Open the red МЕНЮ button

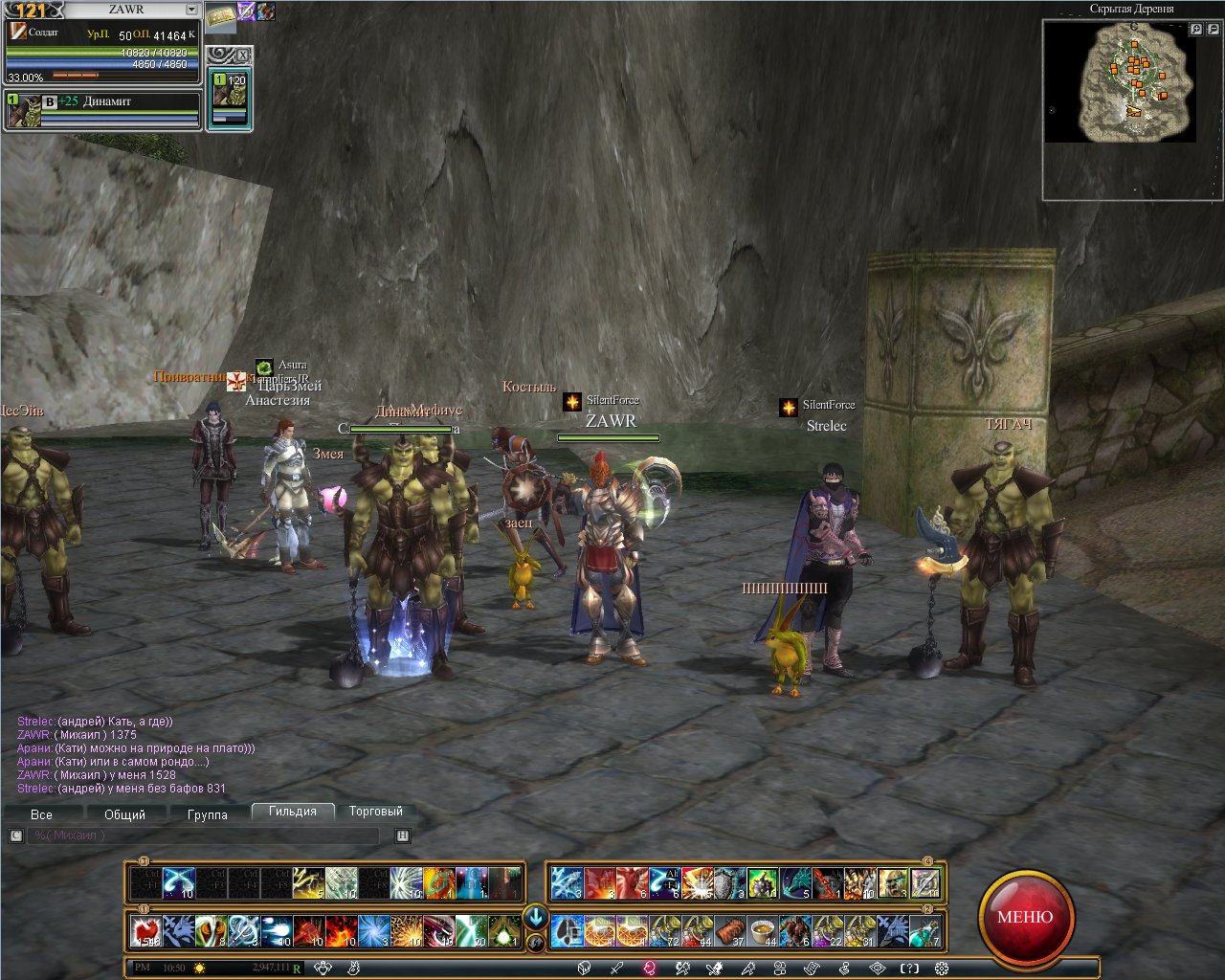(1025, 917)
